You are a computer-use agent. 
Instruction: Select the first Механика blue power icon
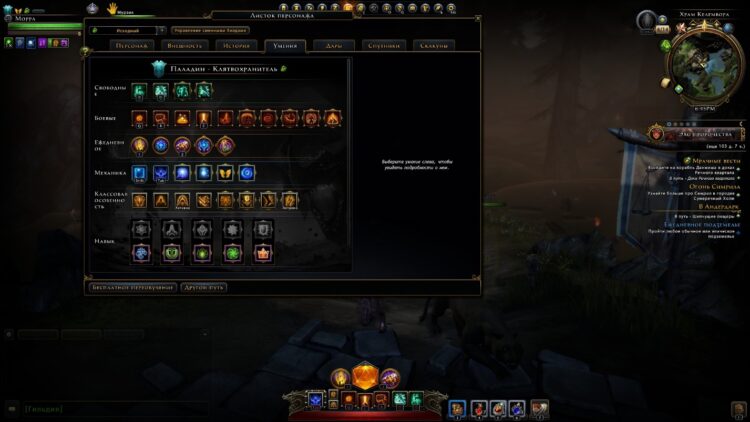[x=138, y=173]
